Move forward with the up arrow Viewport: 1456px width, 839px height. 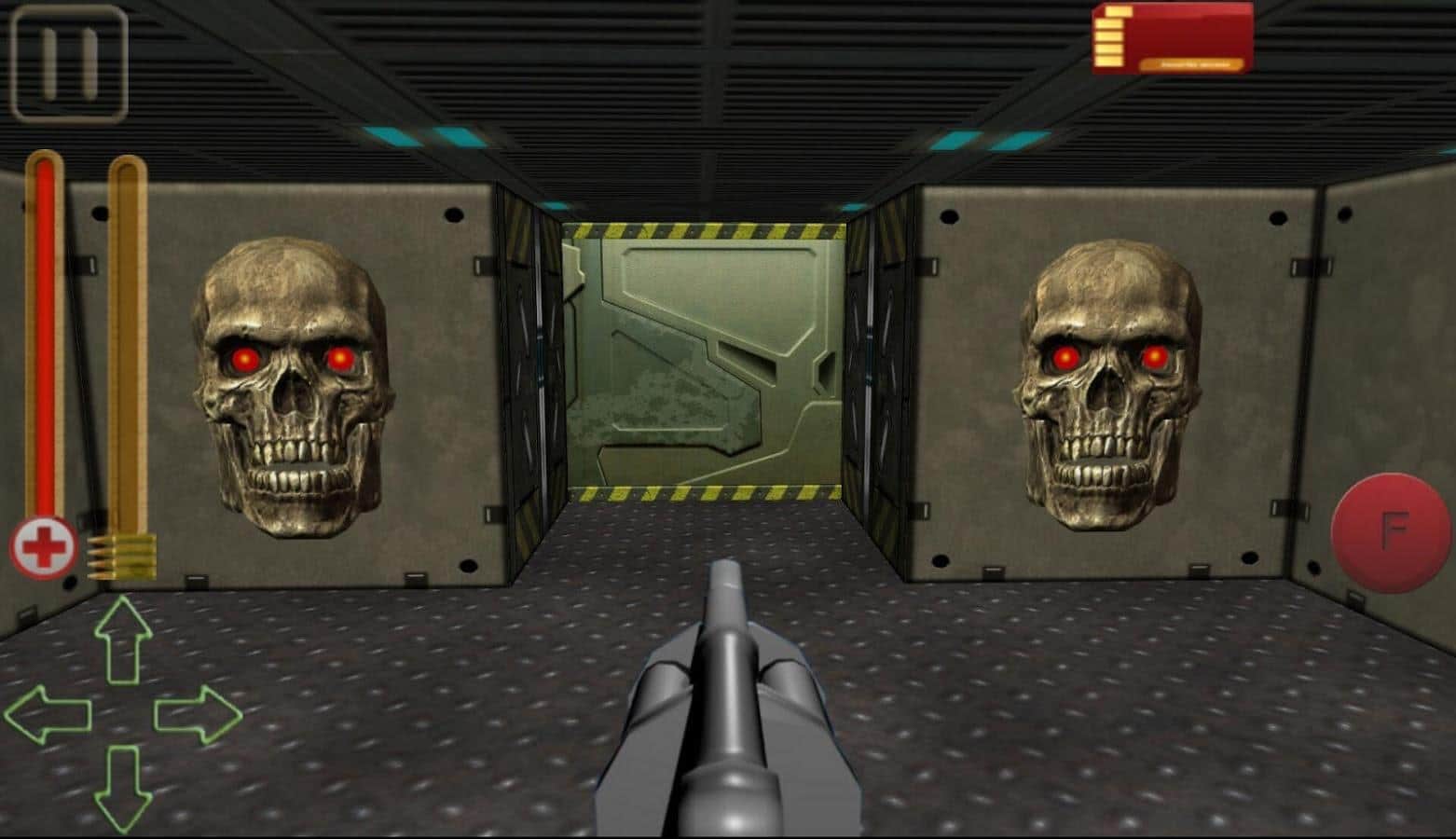[x=122, y=640]
